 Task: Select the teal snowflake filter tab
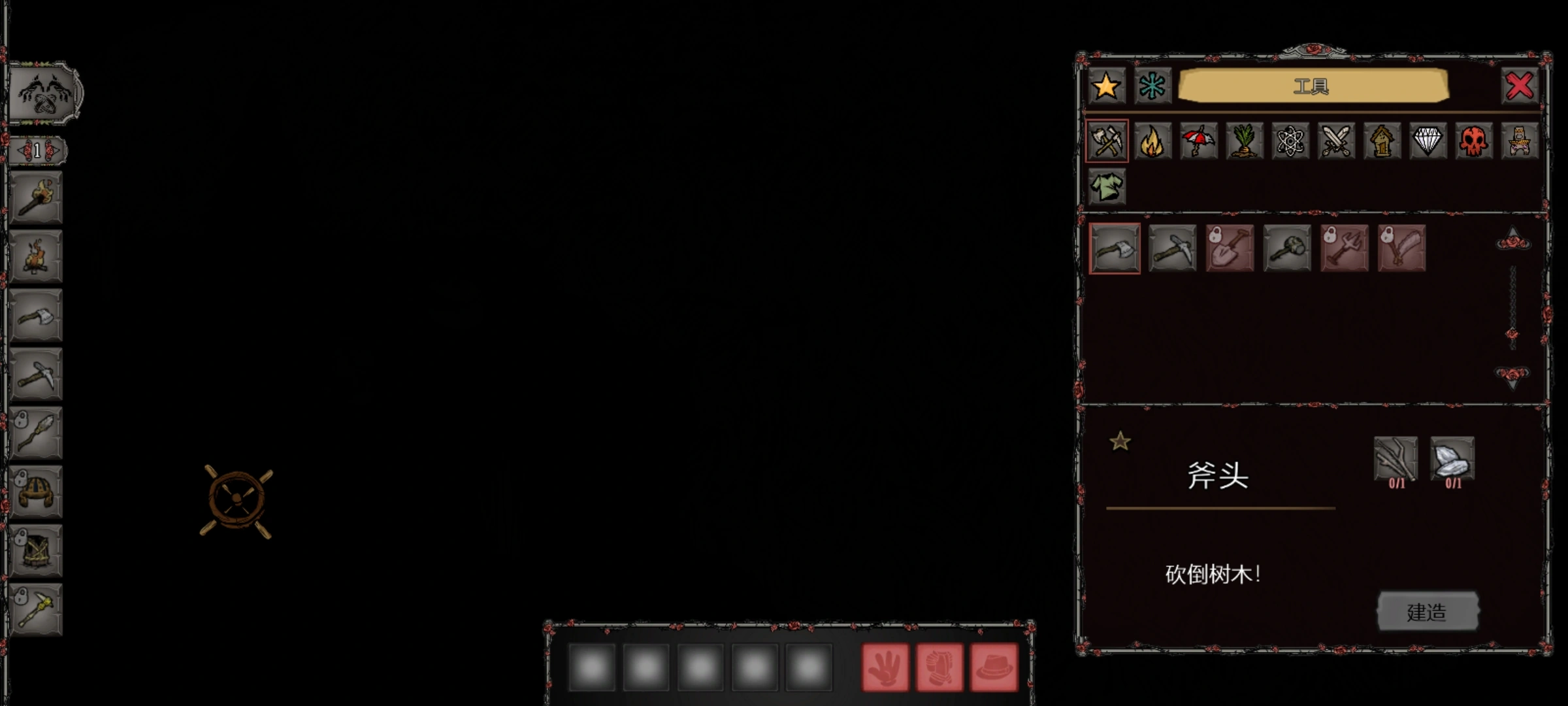(1152, 86)
